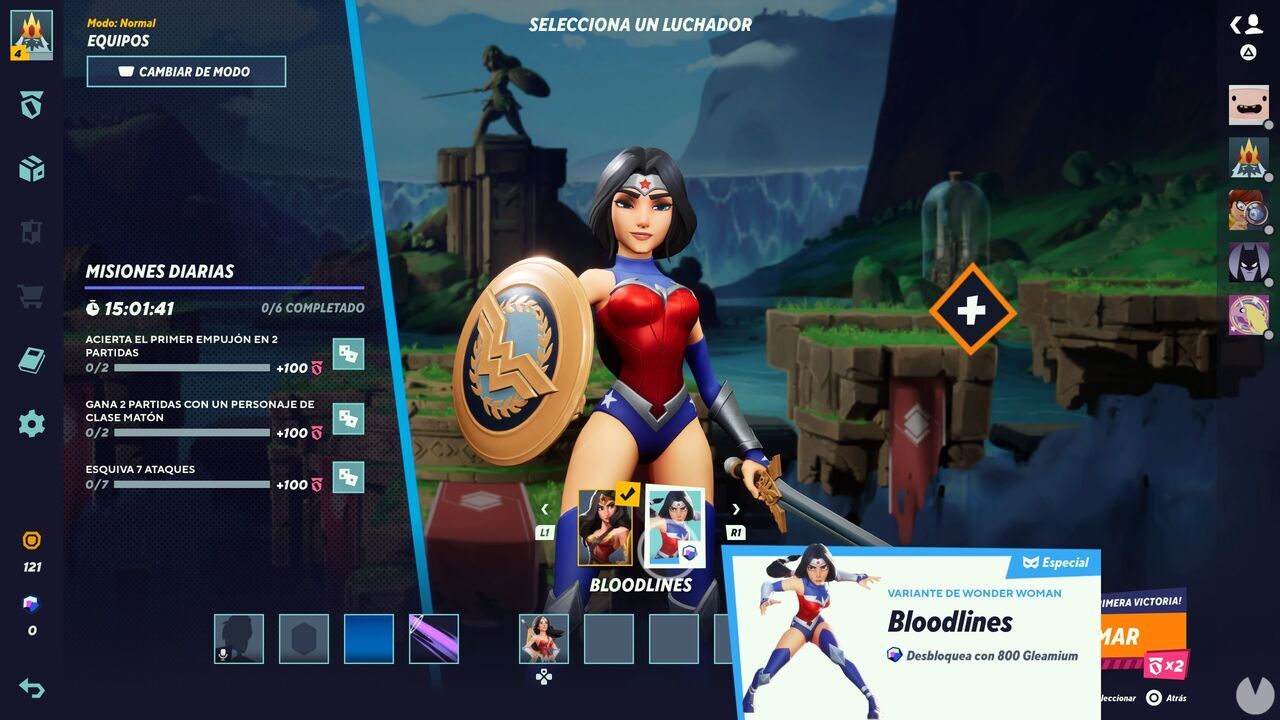Viewport: 1280px width, 720px height.
Task: Click the gold coin currency icon
Action: pos(30,540)
